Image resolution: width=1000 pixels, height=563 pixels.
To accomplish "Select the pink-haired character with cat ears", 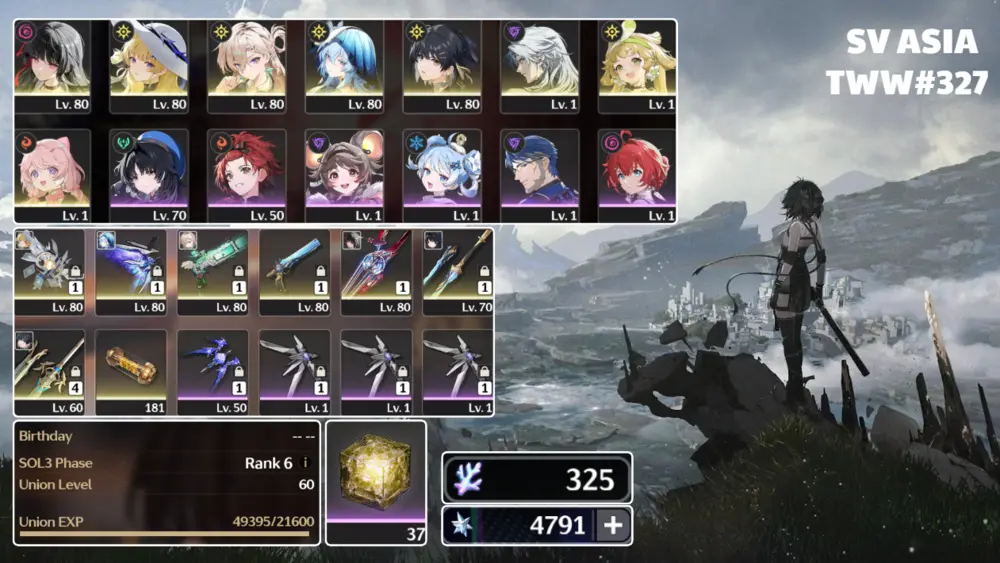I will coord(53,170).
